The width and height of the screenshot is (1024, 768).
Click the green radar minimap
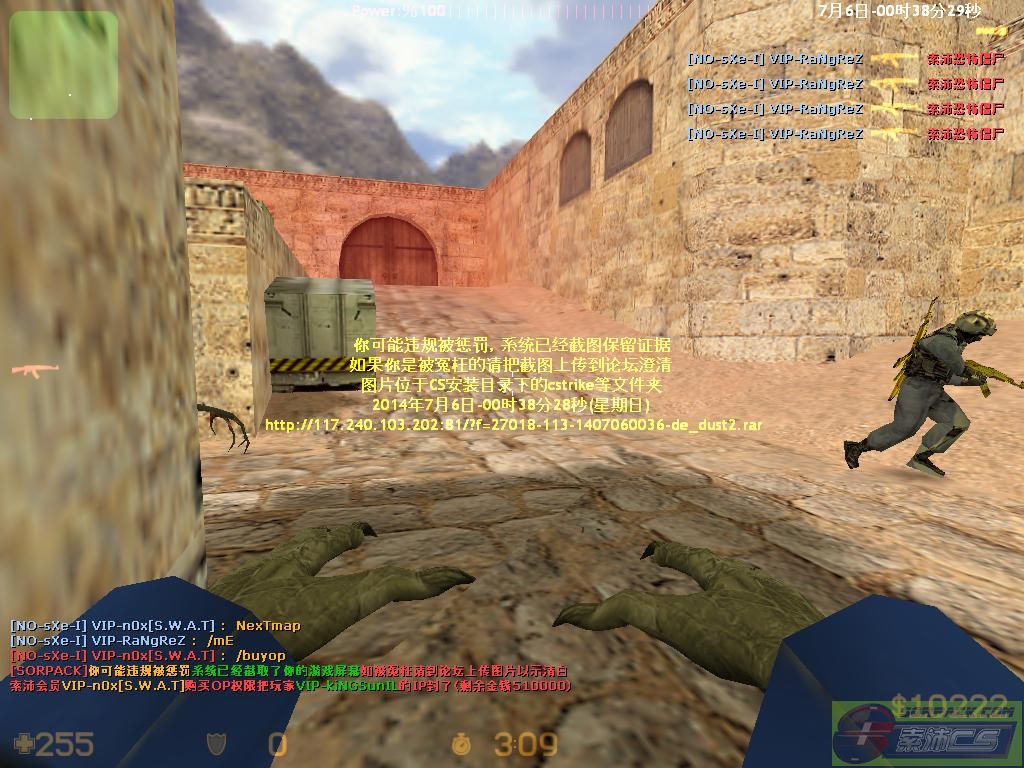pyautogui.click(x=63, y=64)
